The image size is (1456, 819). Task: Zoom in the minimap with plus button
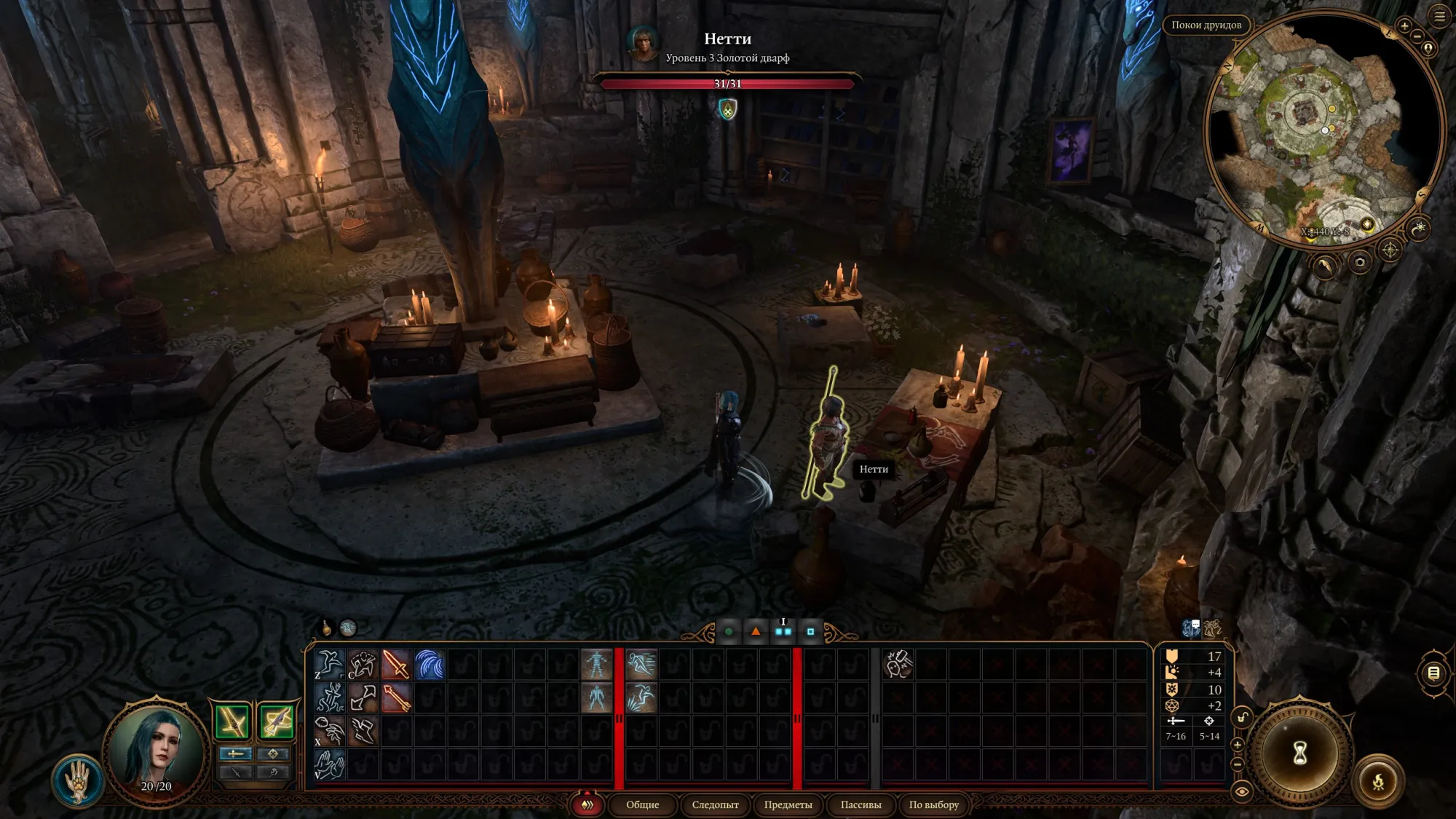click(x=1404, y=26)
